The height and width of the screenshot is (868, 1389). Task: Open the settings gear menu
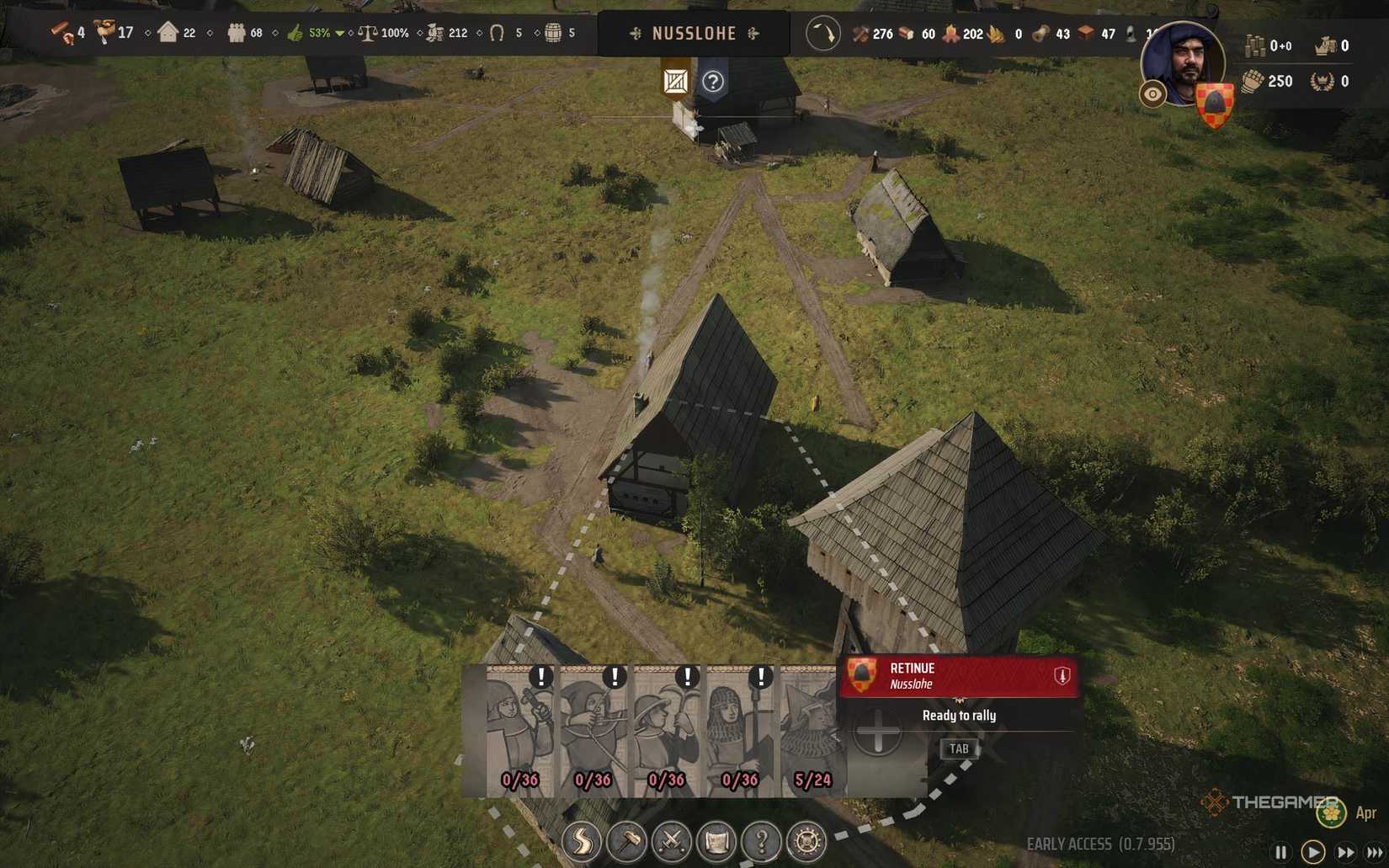(806, 839)
